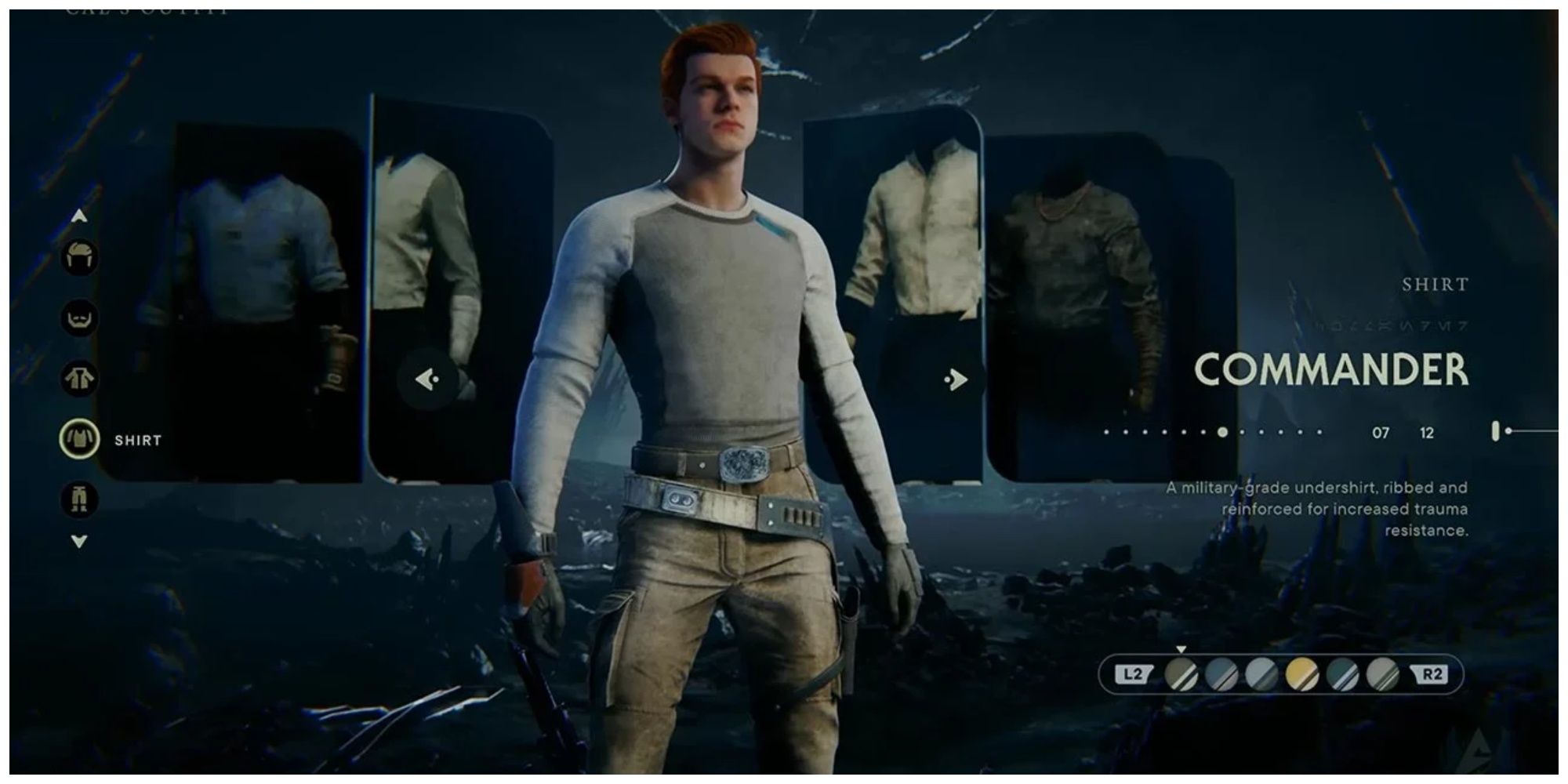Click the right arrow to view next shirt
The width and height of the screenshot is (1568, 784).
(x=955, y=378)
